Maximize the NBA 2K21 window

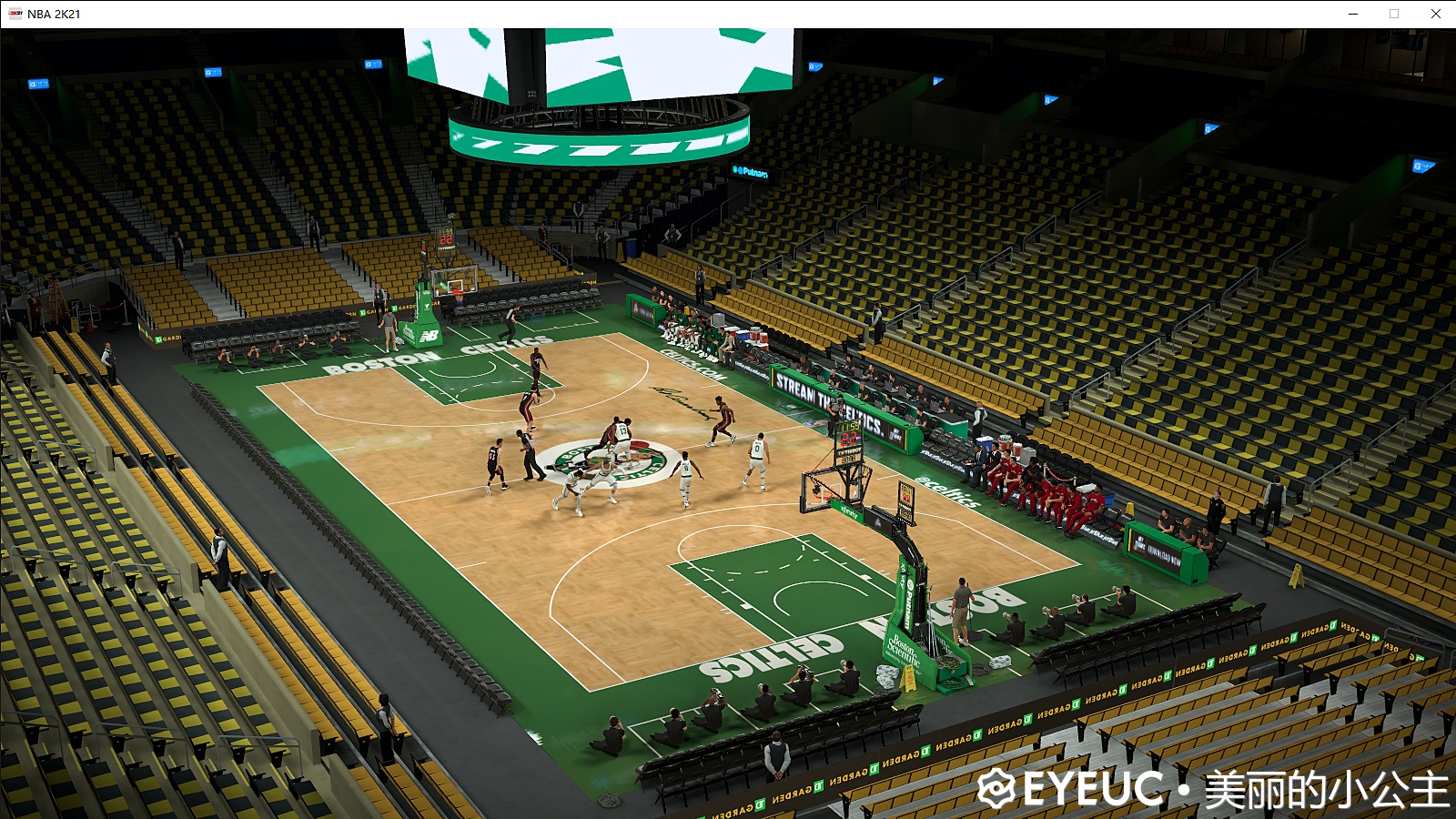coord(1393,15)
